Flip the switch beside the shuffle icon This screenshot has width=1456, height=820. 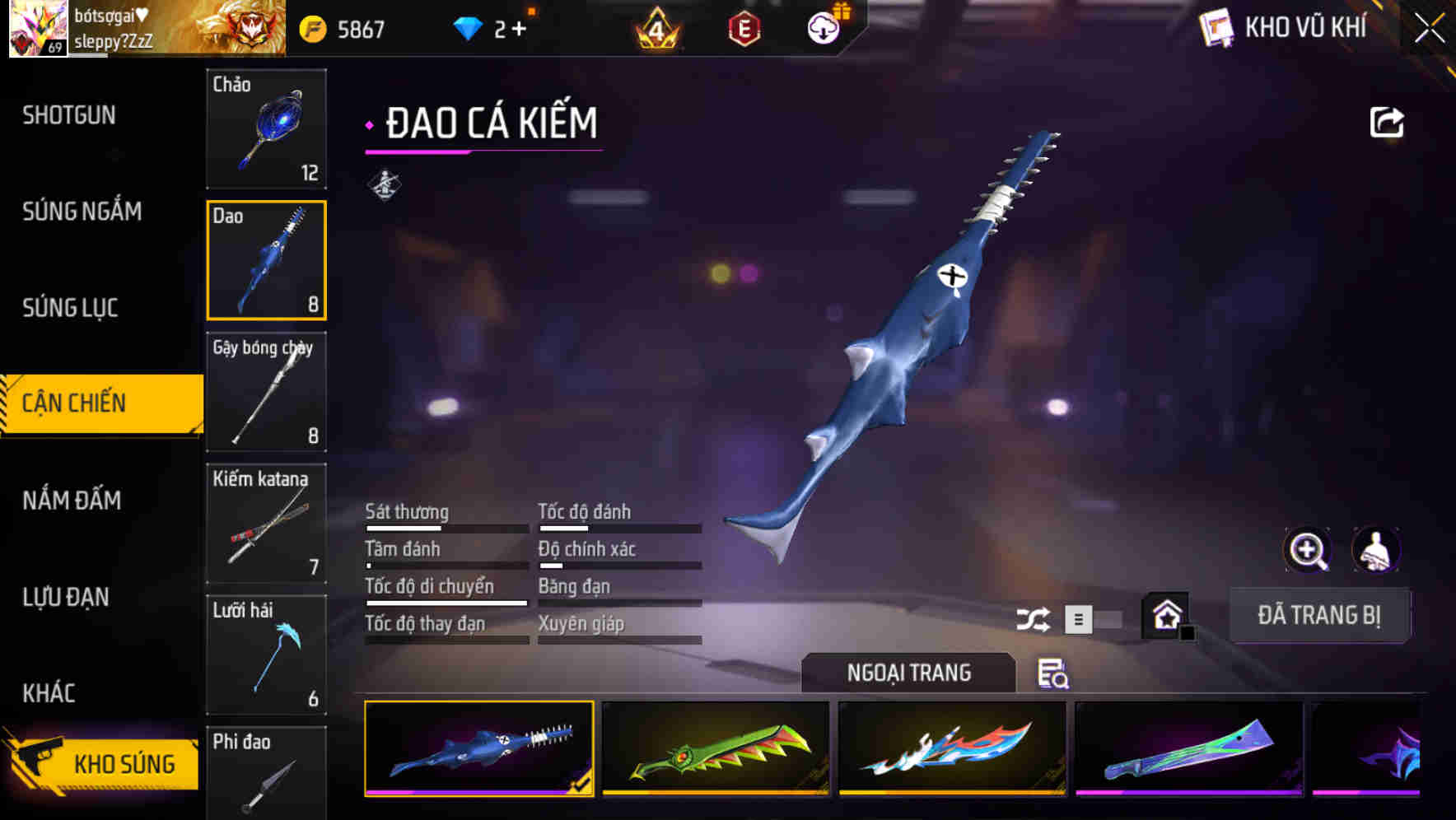point(1095,619)
